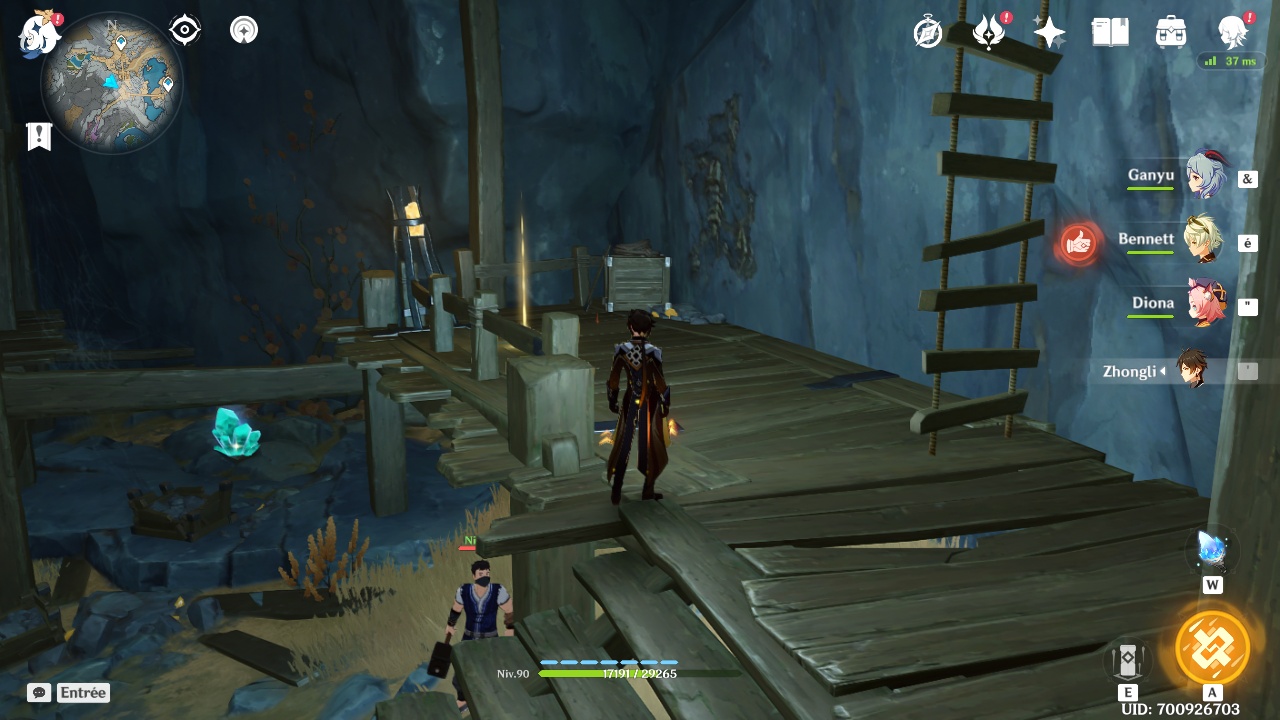Use Zhongli's Elemental Skill icon

1128,660
